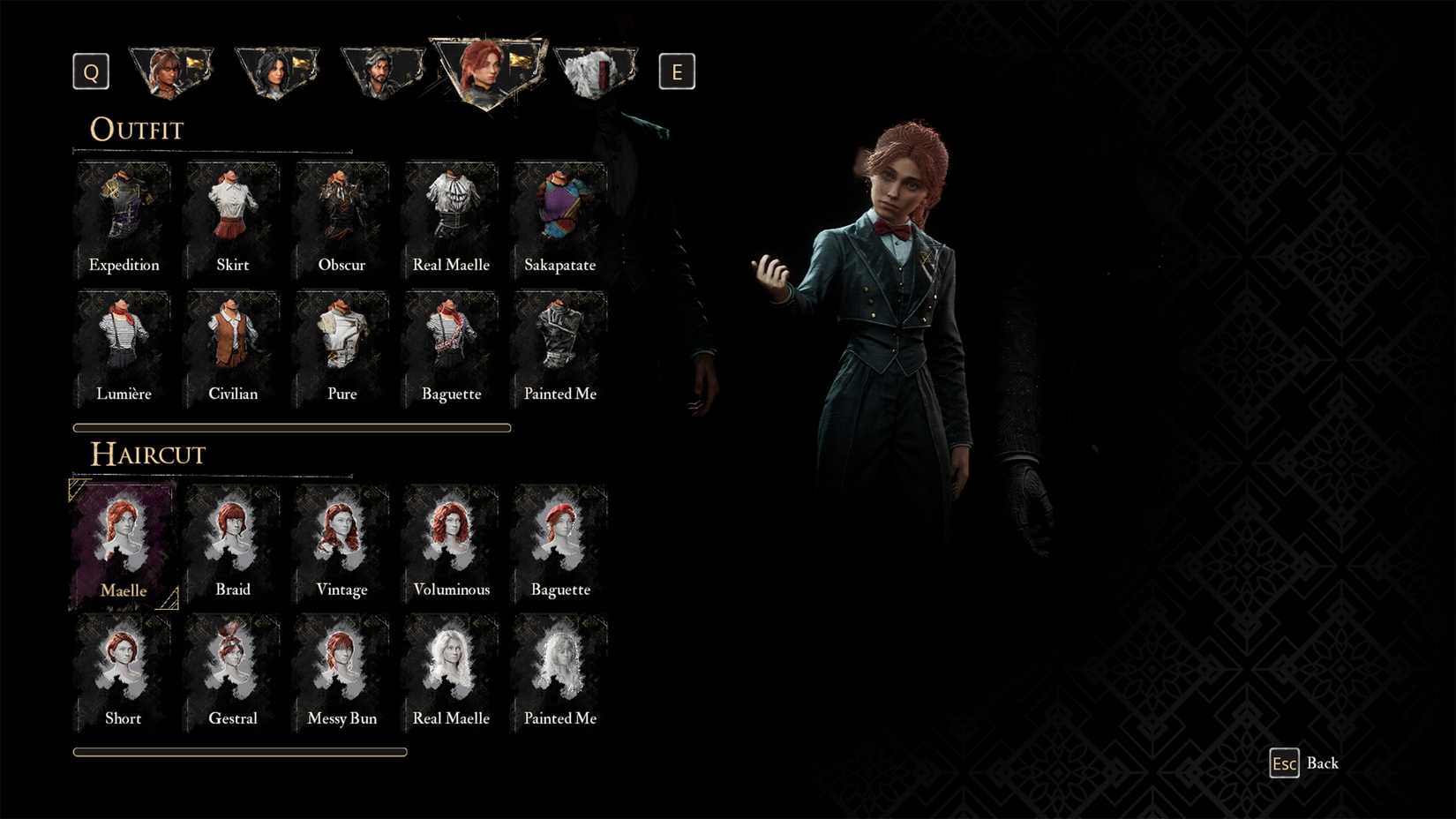Screen dimensions: 1456x819
Task: Select the Real Maelle outfit
Action: 450,214
